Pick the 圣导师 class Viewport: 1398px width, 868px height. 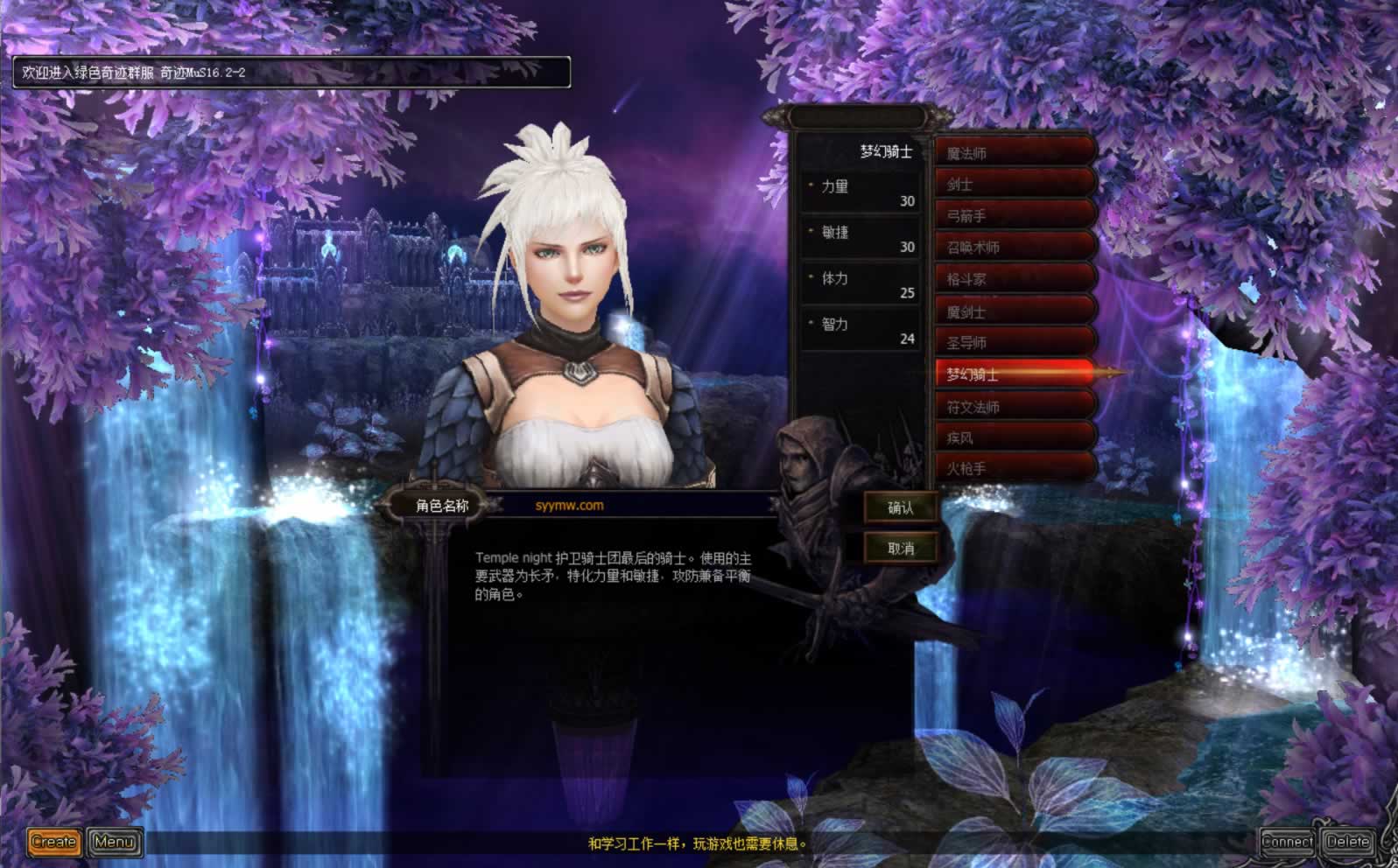pyautogui.click(x=1014, y=343)
